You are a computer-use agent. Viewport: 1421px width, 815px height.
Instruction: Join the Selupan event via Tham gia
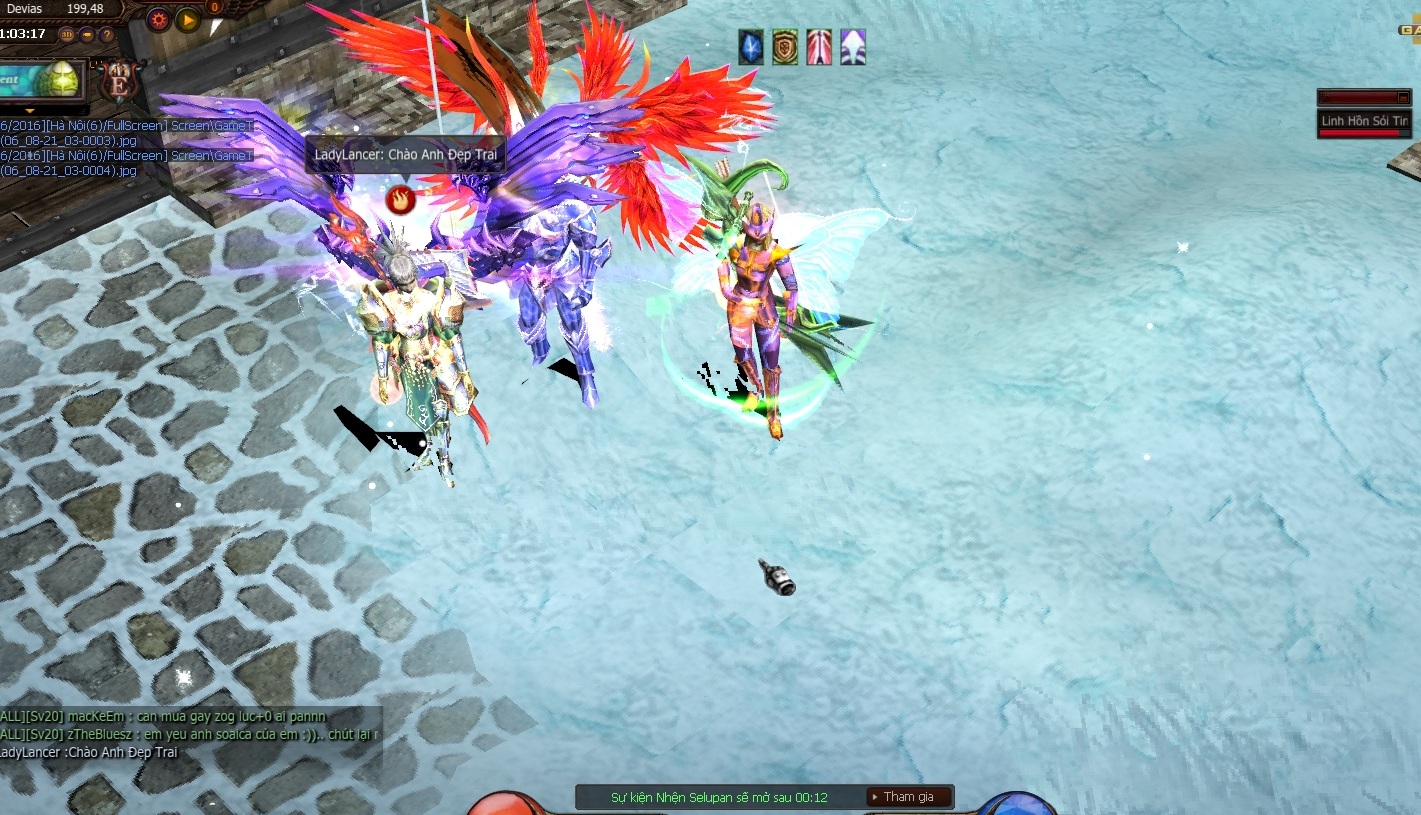click(909, 797)
